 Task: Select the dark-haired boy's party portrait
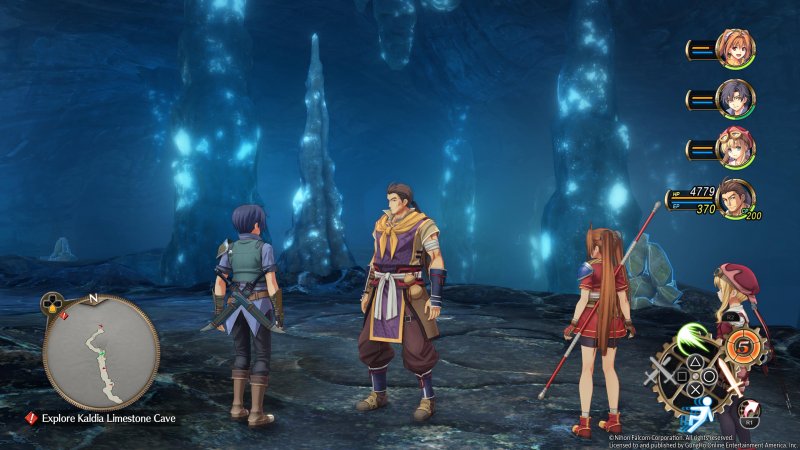pos(735,98)
